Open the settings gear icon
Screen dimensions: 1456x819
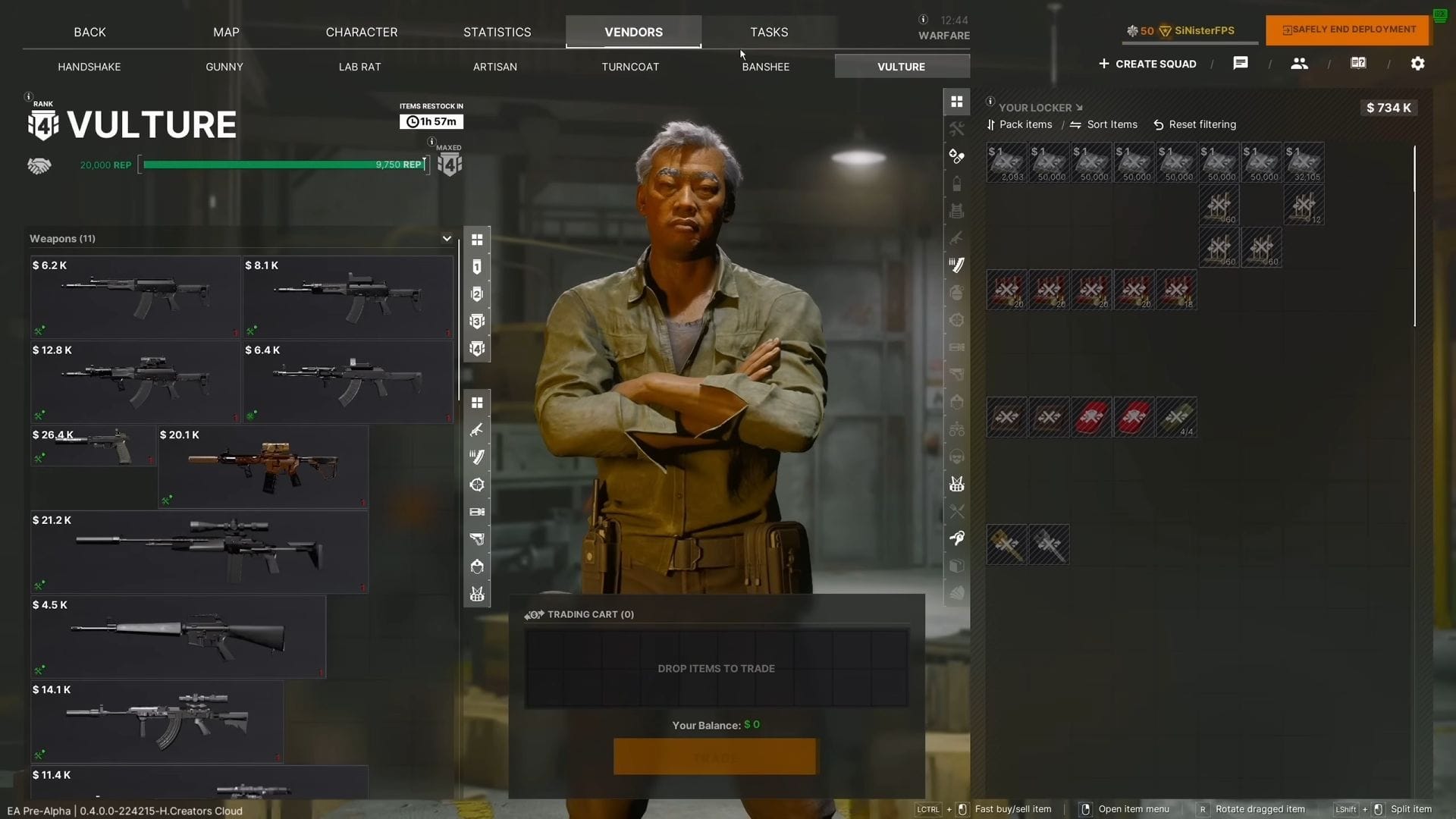coord(1417,64)
